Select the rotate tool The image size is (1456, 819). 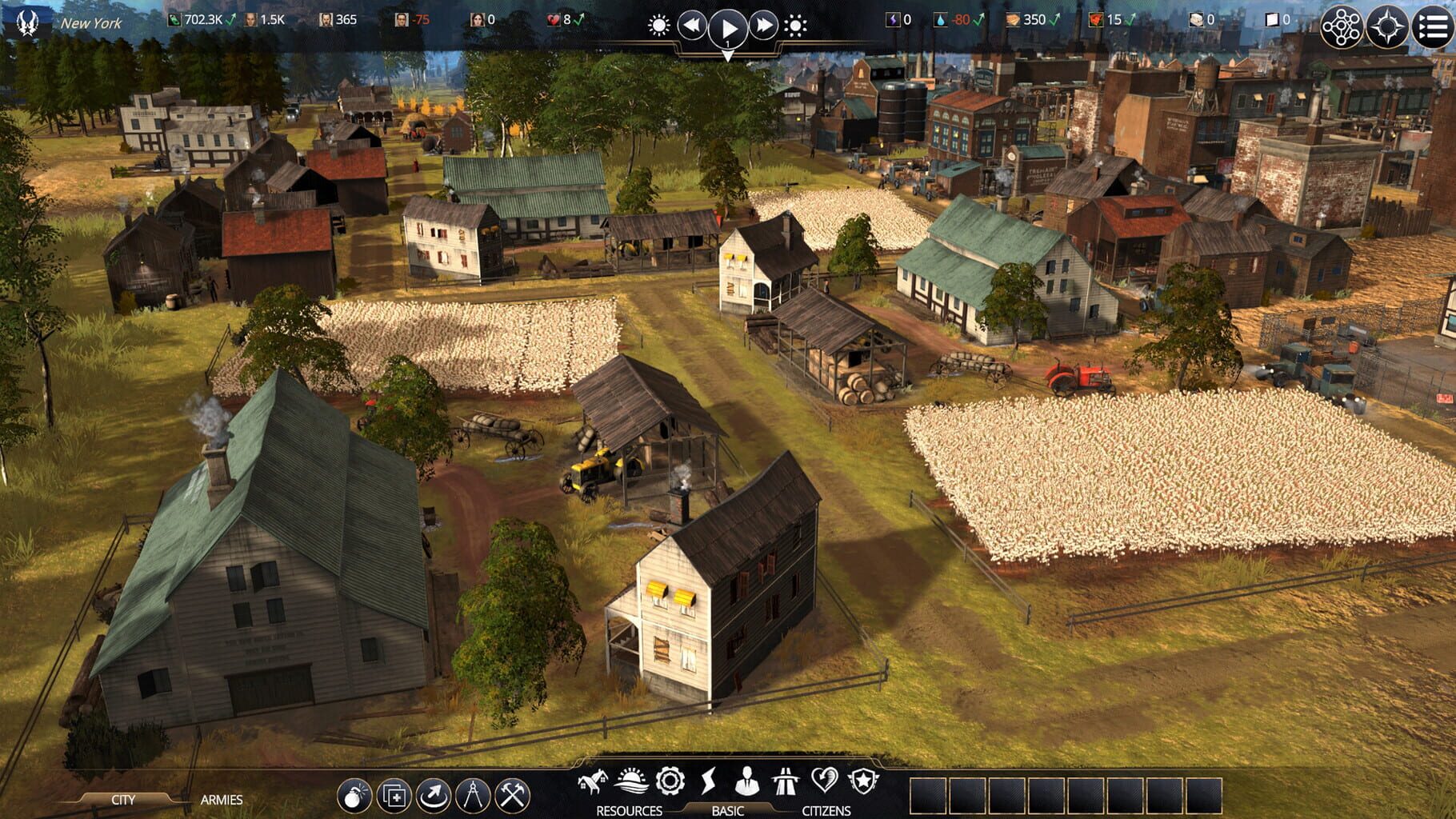click(434, 793)
